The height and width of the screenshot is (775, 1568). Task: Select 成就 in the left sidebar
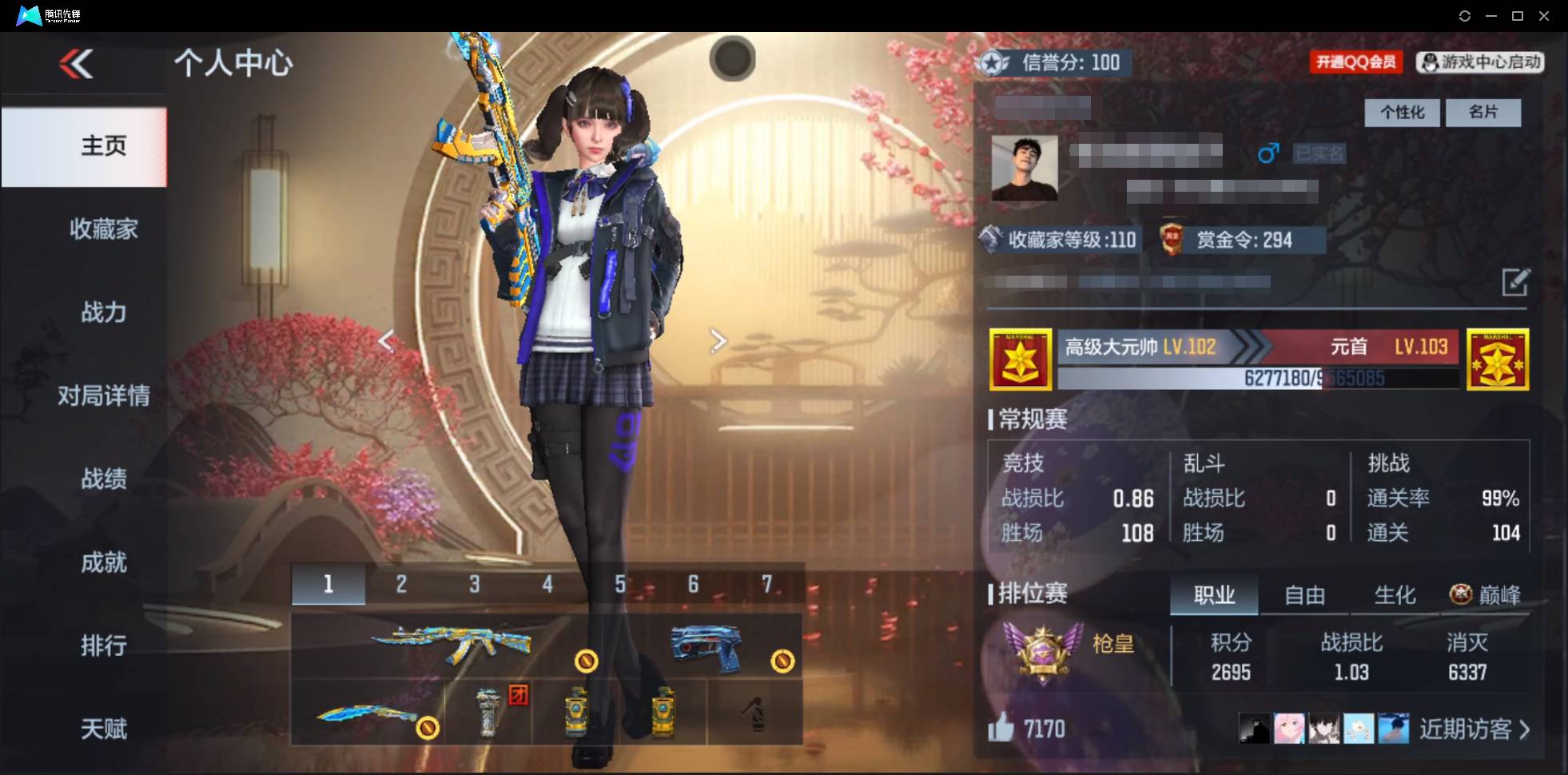(103, 562)
